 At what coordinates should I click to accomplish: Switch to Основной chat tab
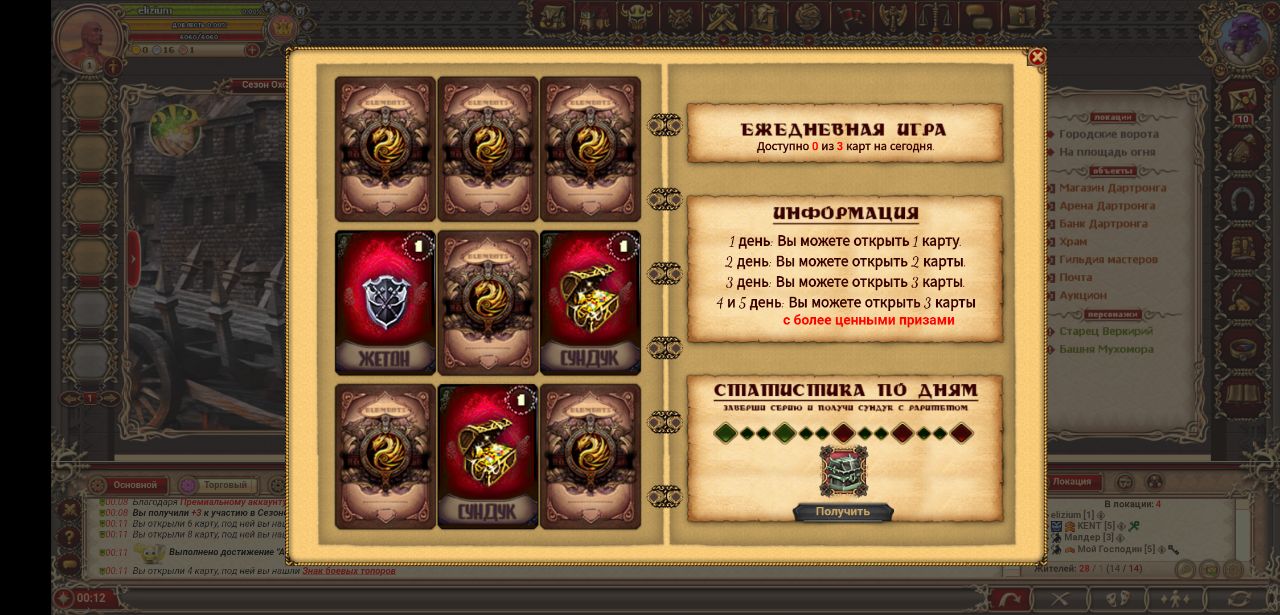pyautogui.click(x=135, y=485)
